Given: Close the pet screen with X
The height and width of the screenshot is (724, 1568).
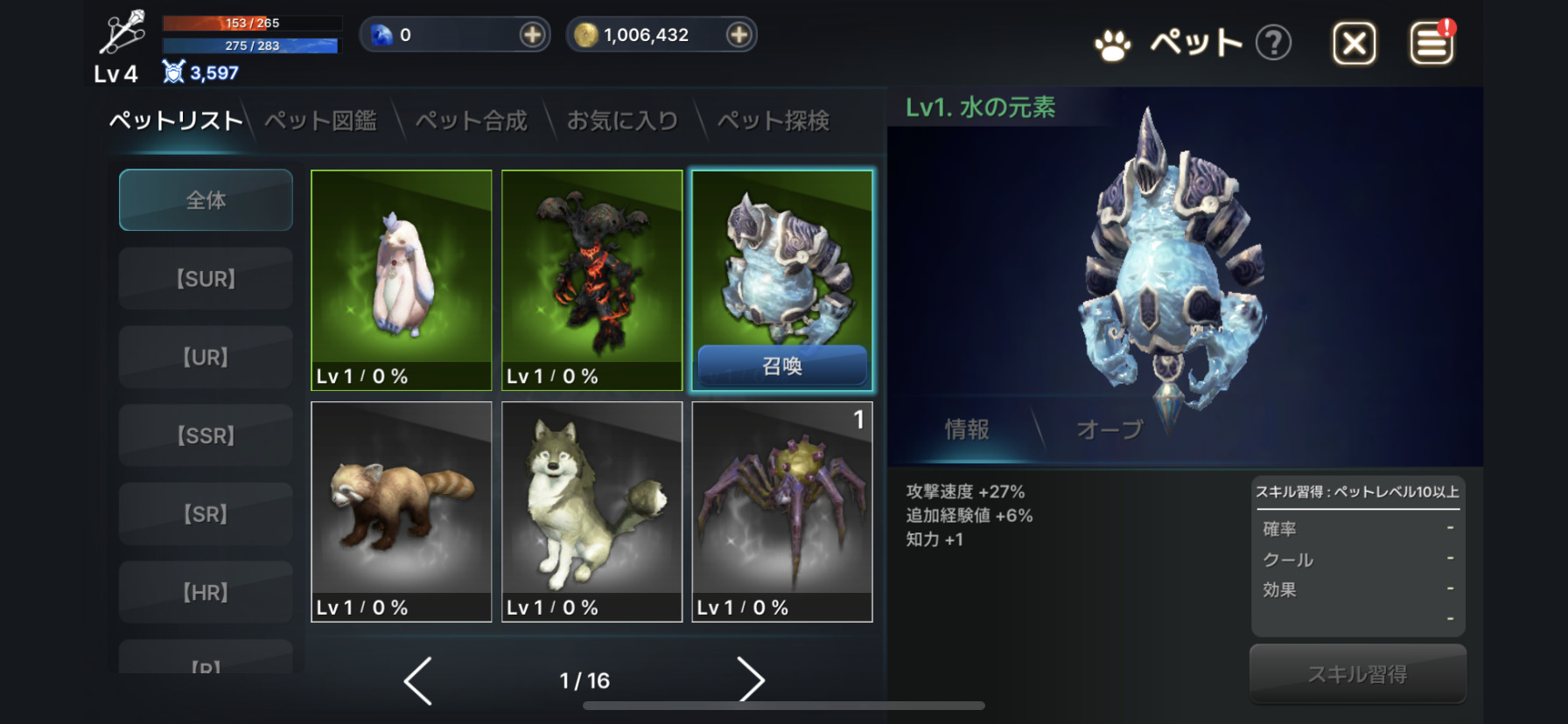Looking at the screenshot, I should 1354,43.
